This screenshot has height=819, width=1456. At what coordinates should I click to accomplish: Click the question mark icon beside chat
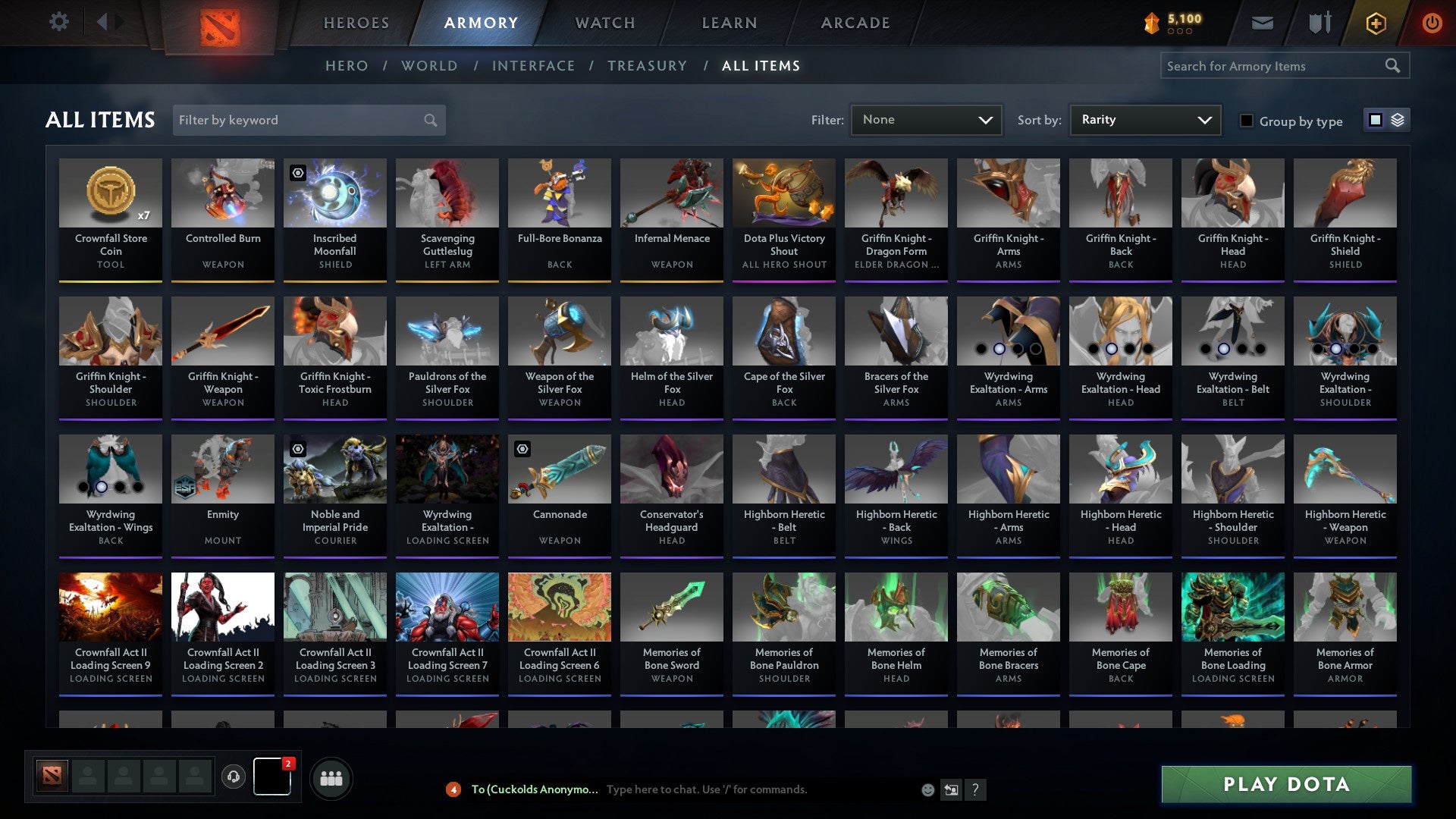[x=976, y=789]
